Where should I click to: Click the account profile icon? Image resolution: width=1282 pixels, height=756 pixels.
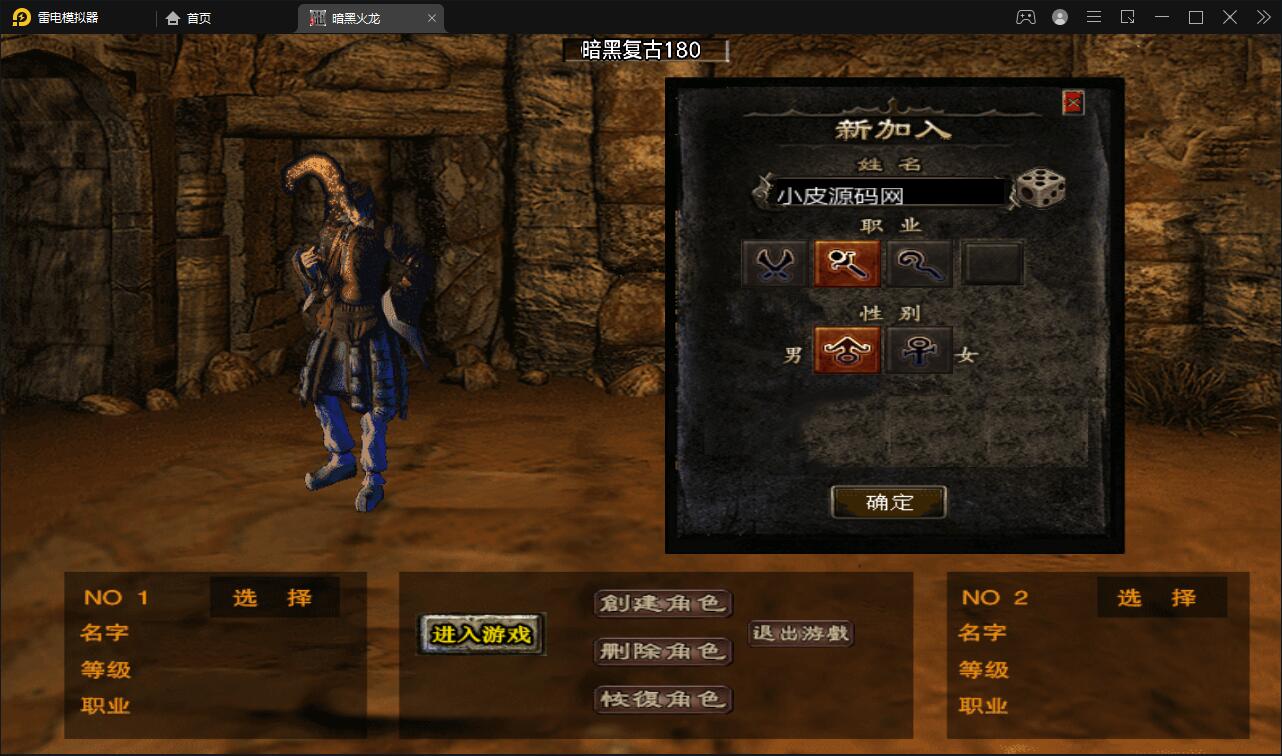coord(1060,17)
